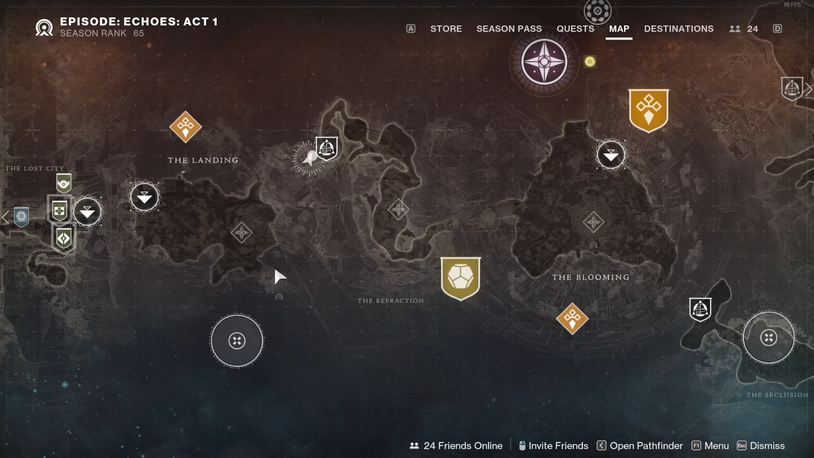Open the Store tab
The height and width of the screenshot is (458, 814).
point(446,29)
